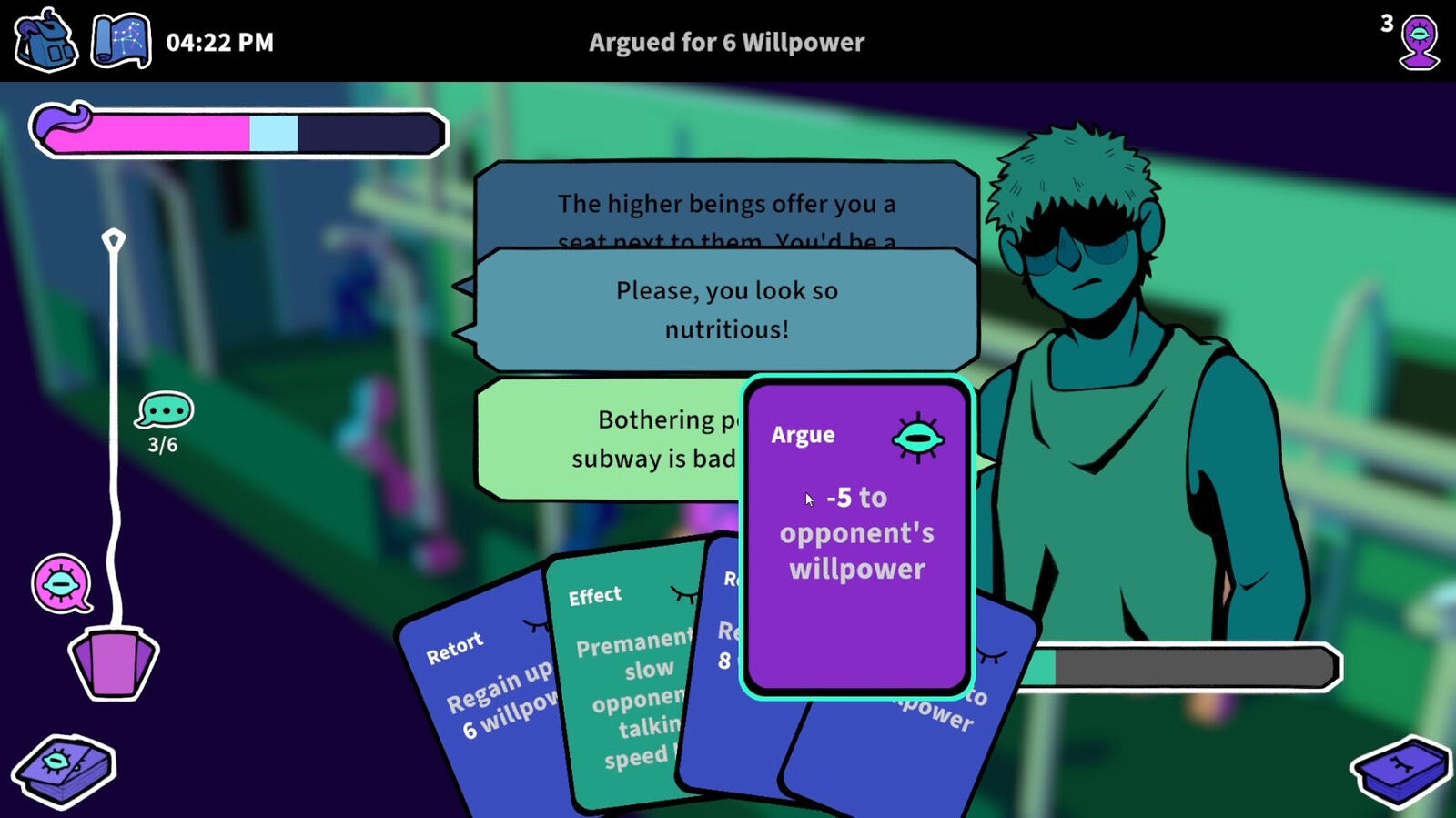The width and height of the screenshot is (1456, 818).
Task: Click the pink eye speech bubble icon
Action: (x=61, y=583)
